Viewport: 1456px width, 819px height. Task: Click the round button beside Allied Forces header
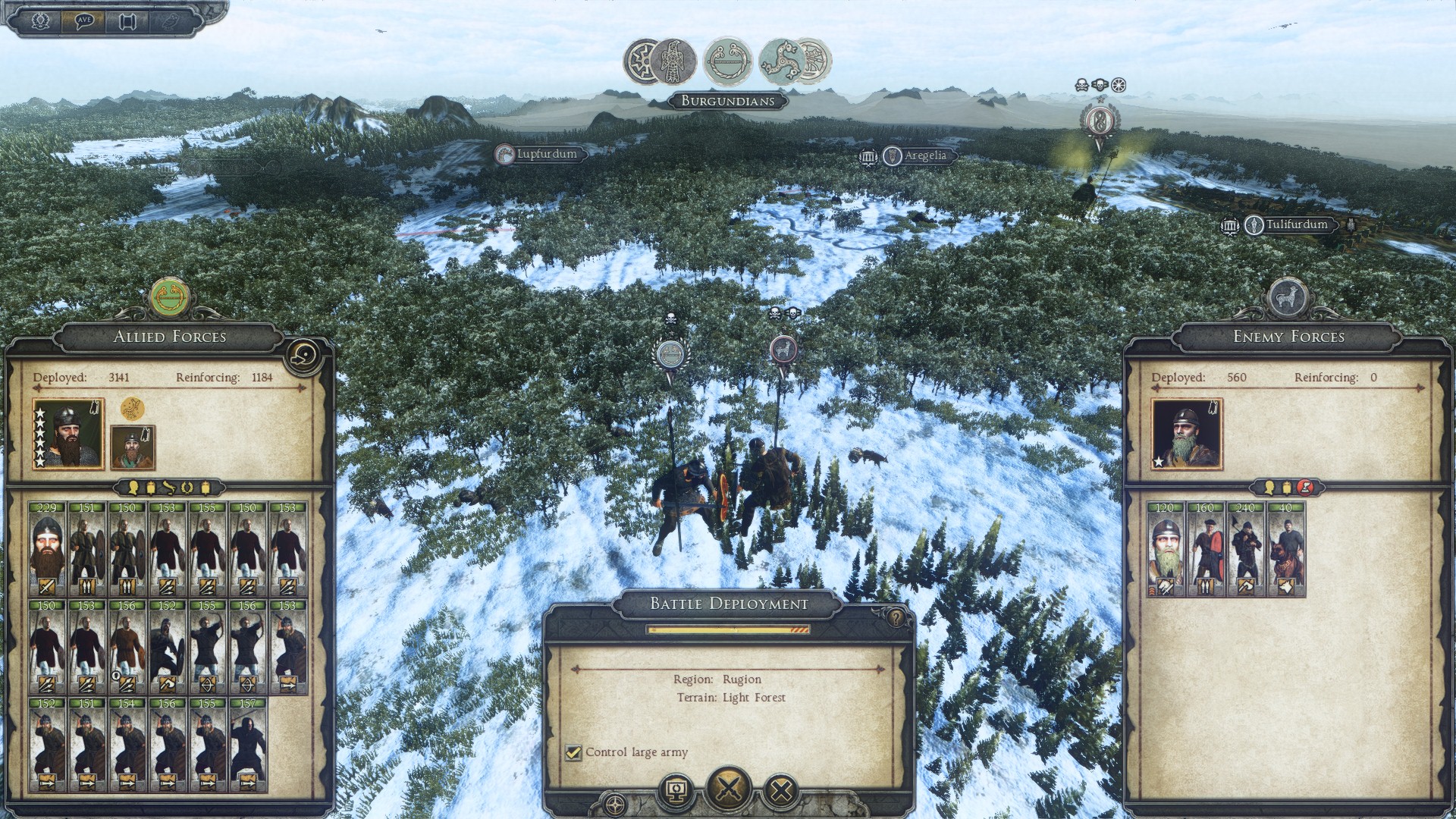(x=305, y=353)
